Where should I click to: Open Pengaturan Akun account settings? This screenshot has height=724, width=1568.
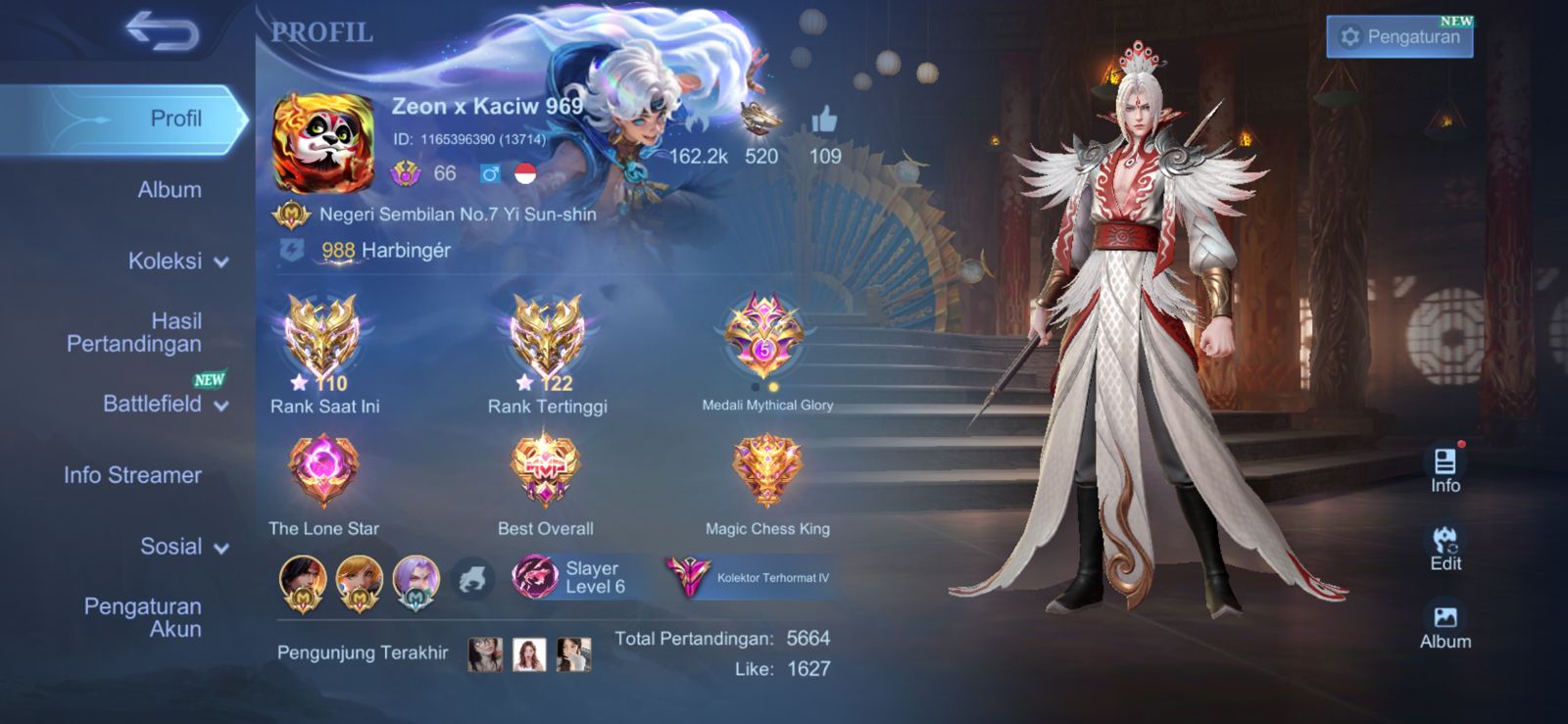[143, 617]
